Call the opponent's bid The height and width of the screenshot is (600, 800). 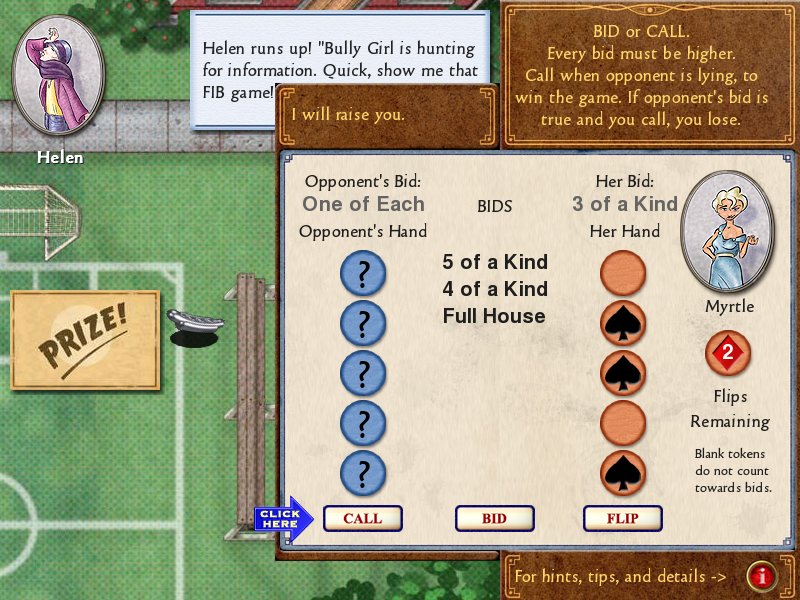tap(362, 518)
